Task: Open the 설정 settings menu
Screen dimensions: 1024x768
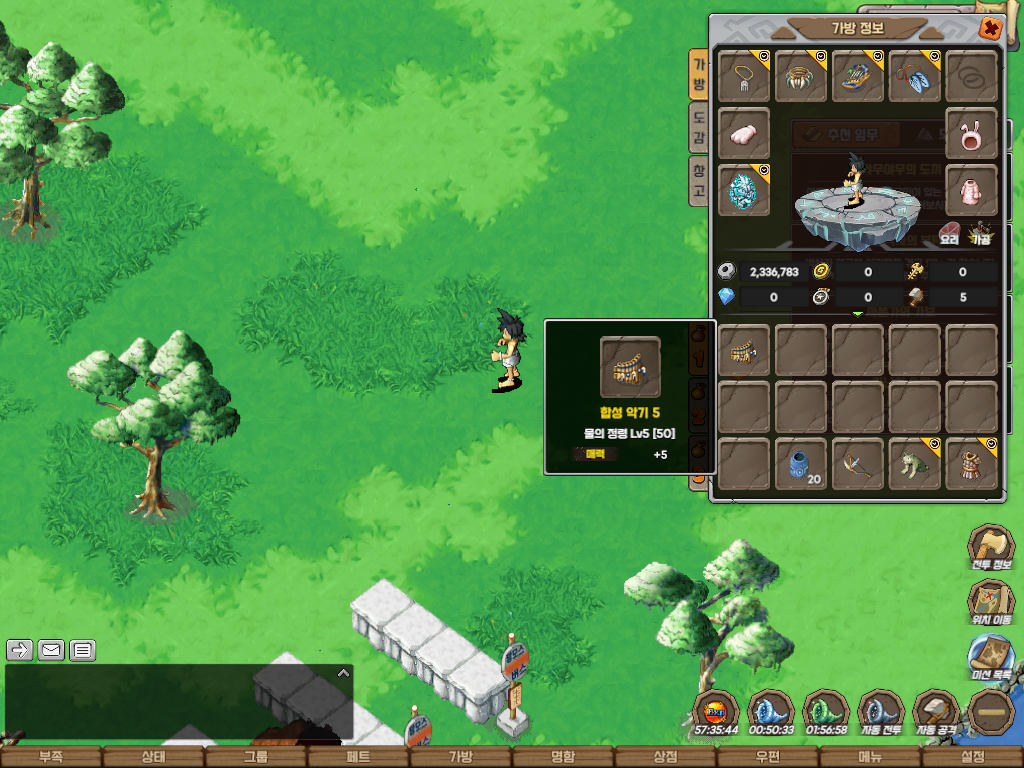Action: [x=972, y=757]
